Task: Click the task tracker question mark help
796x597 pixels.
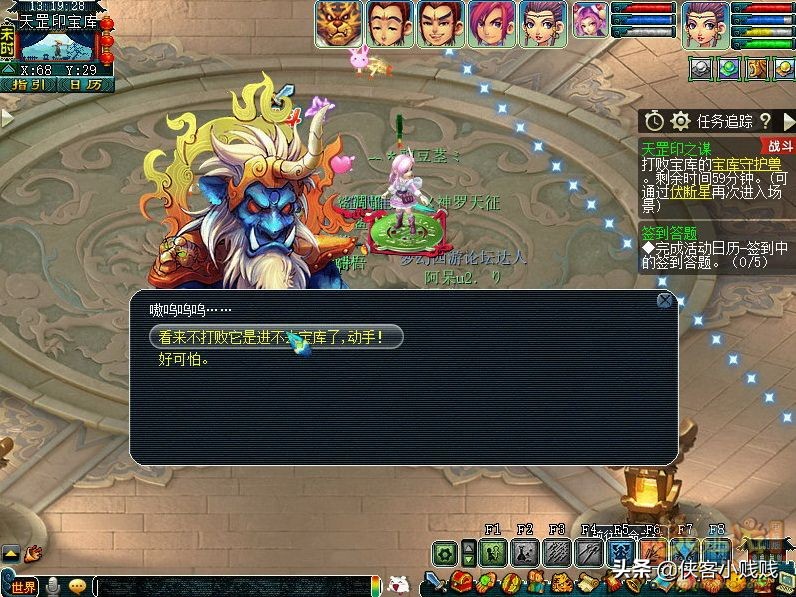Action: (x=765, y=121)
